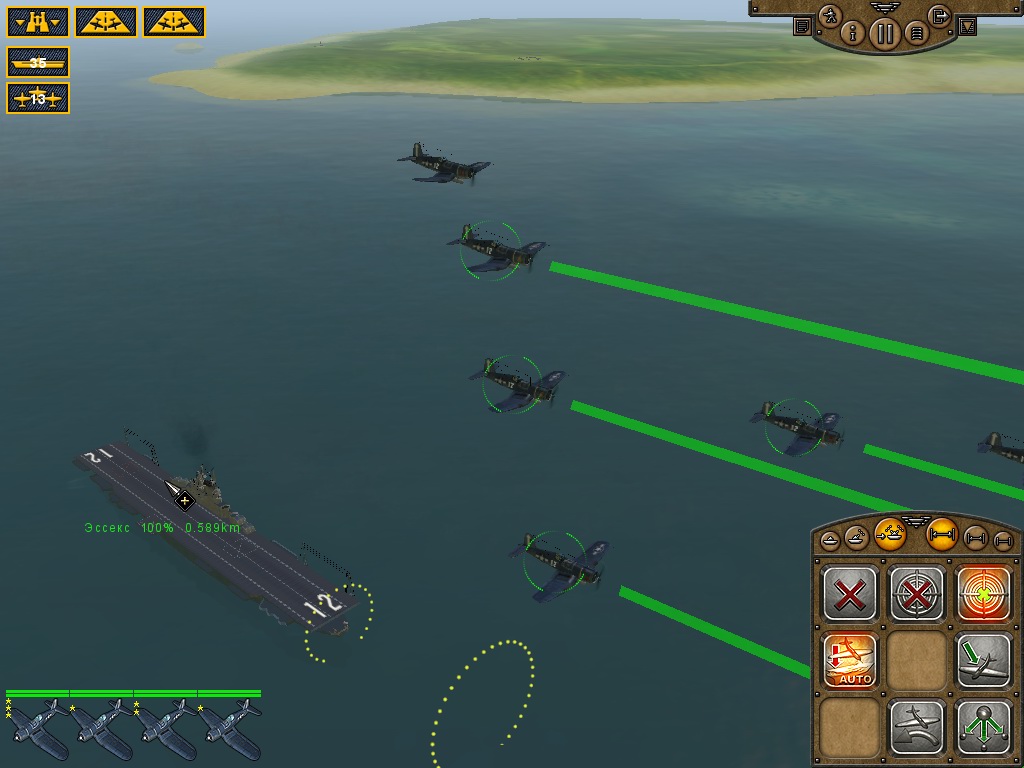Switch to the single small ship tab

tap(830, 540)
